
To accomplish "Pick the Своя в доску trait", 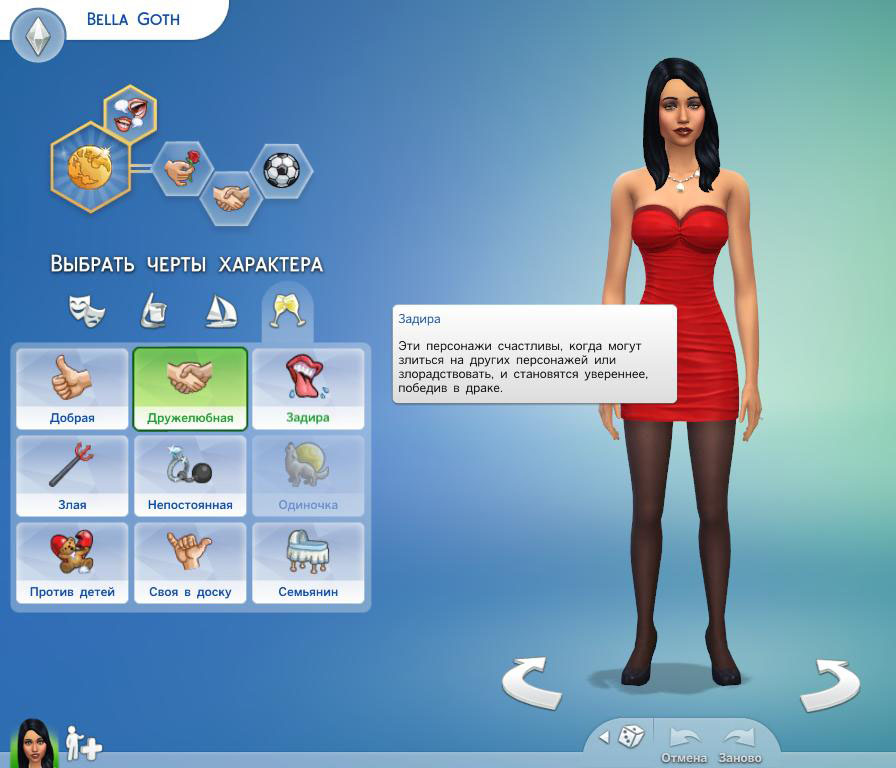I will pos(190,562).
